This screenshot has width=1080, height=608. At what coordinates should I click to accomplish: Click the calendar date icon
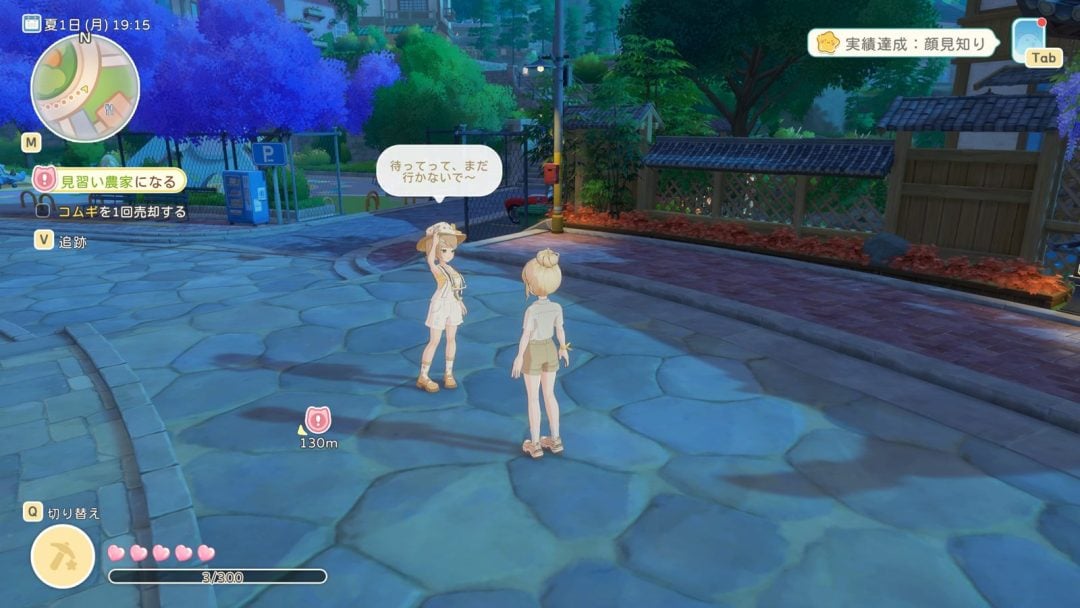point(31,23)
